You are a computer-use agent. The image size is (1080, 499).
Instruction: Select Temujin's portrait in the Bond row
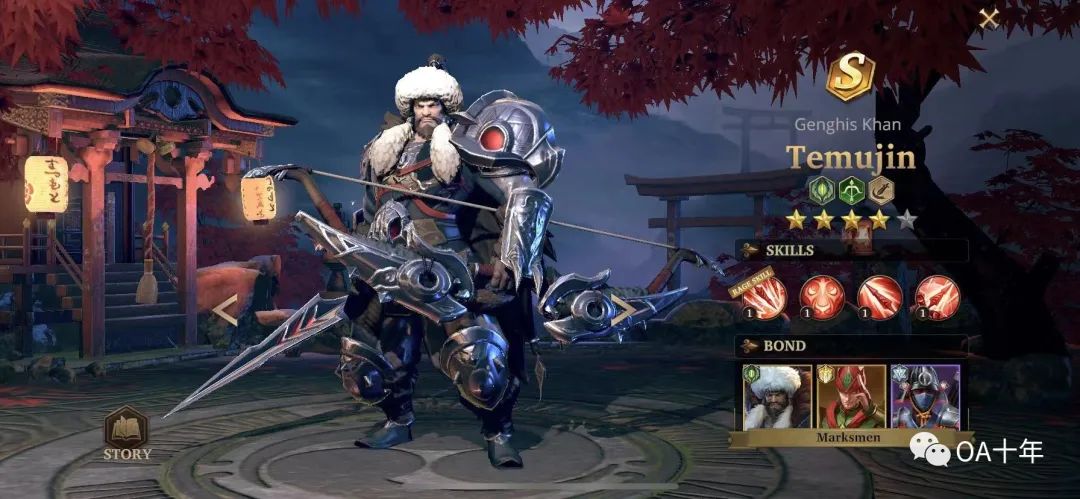[x=776, y=396]
